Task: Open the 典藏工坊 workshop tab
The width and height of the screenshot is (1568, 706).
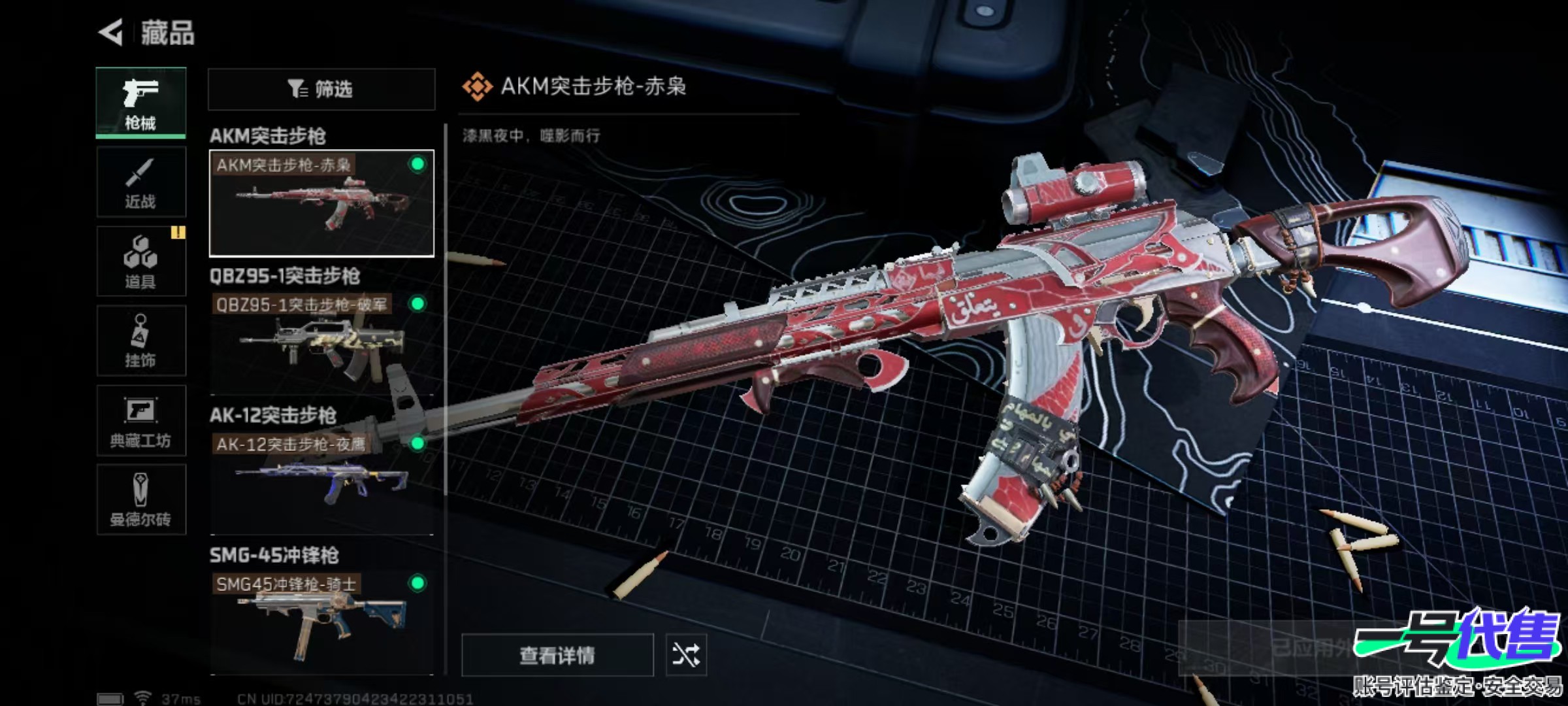Action: pyautogui.click(x=140, y=420)
